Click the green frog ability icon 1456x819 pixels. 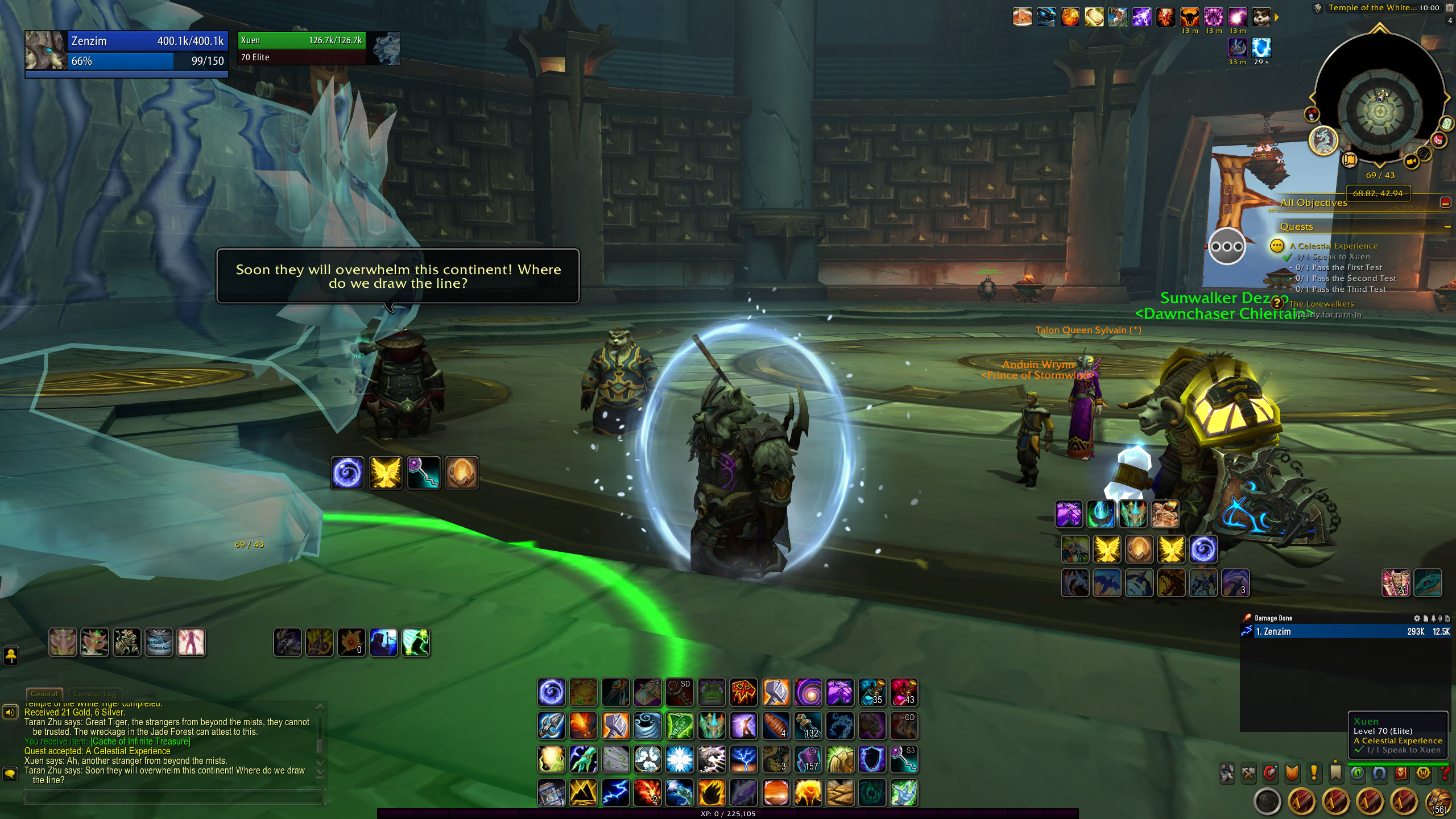pos(712,692)
